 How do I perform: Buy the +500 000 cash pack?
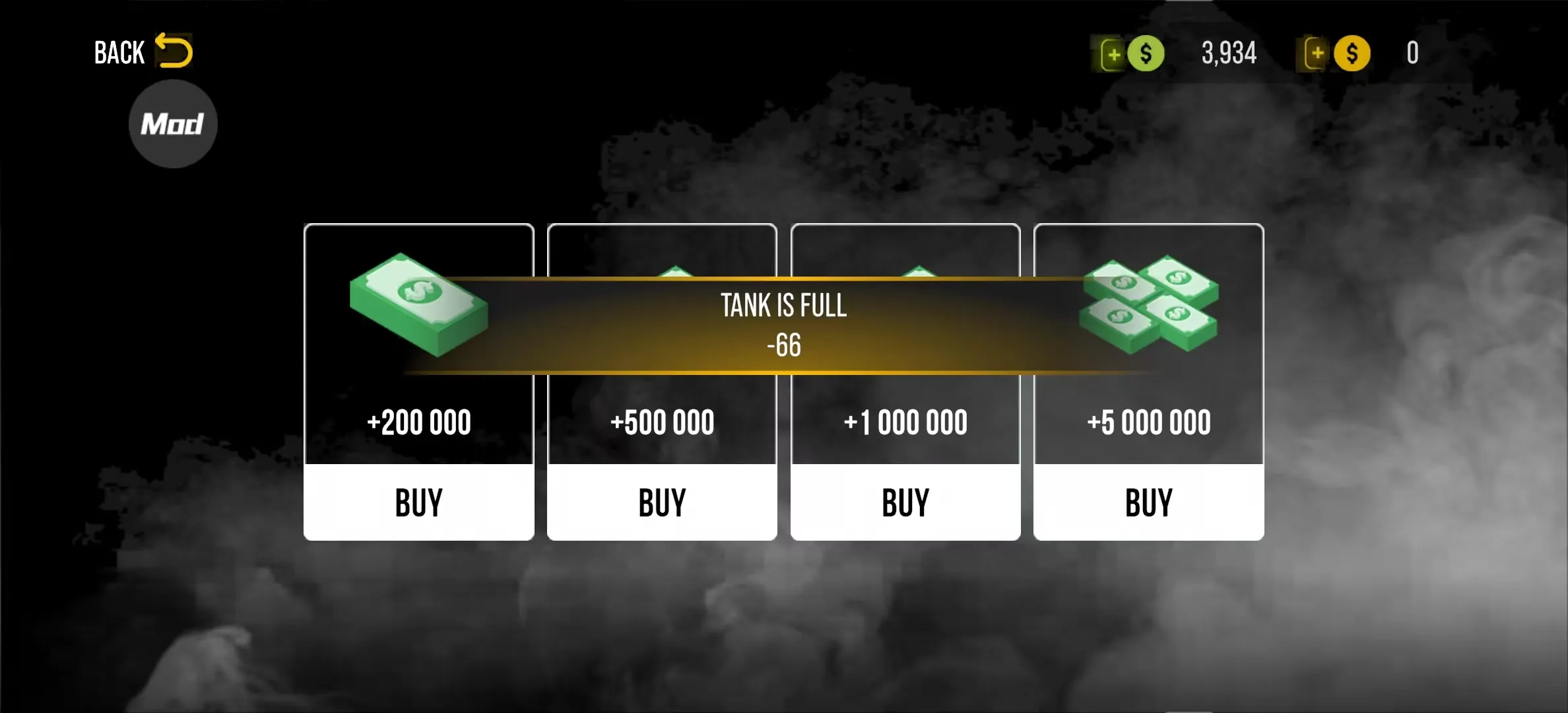pyautogui.click(x=662, y=502)
